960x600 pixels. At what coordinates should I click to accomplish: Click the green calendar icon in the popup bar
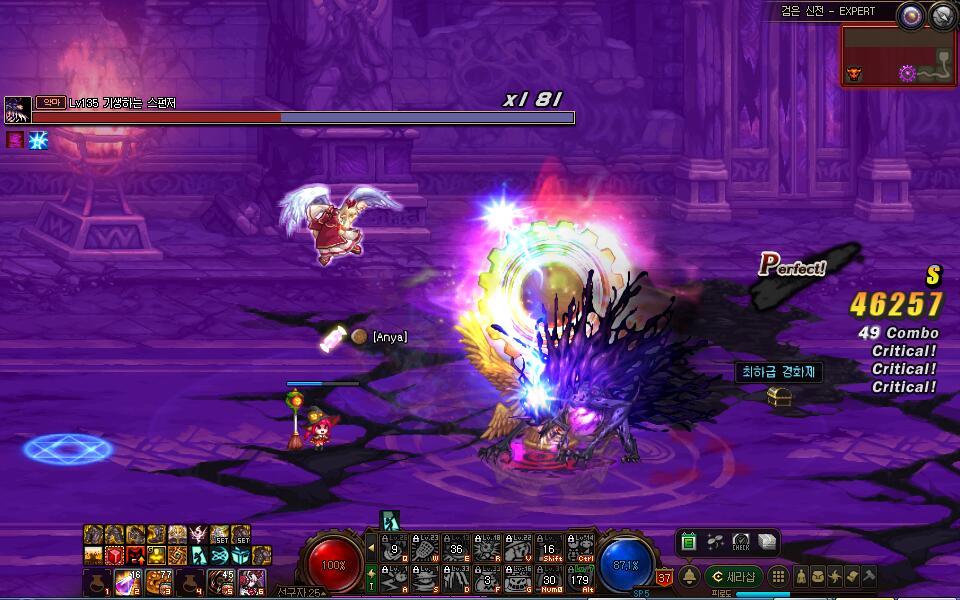point(689,542)
